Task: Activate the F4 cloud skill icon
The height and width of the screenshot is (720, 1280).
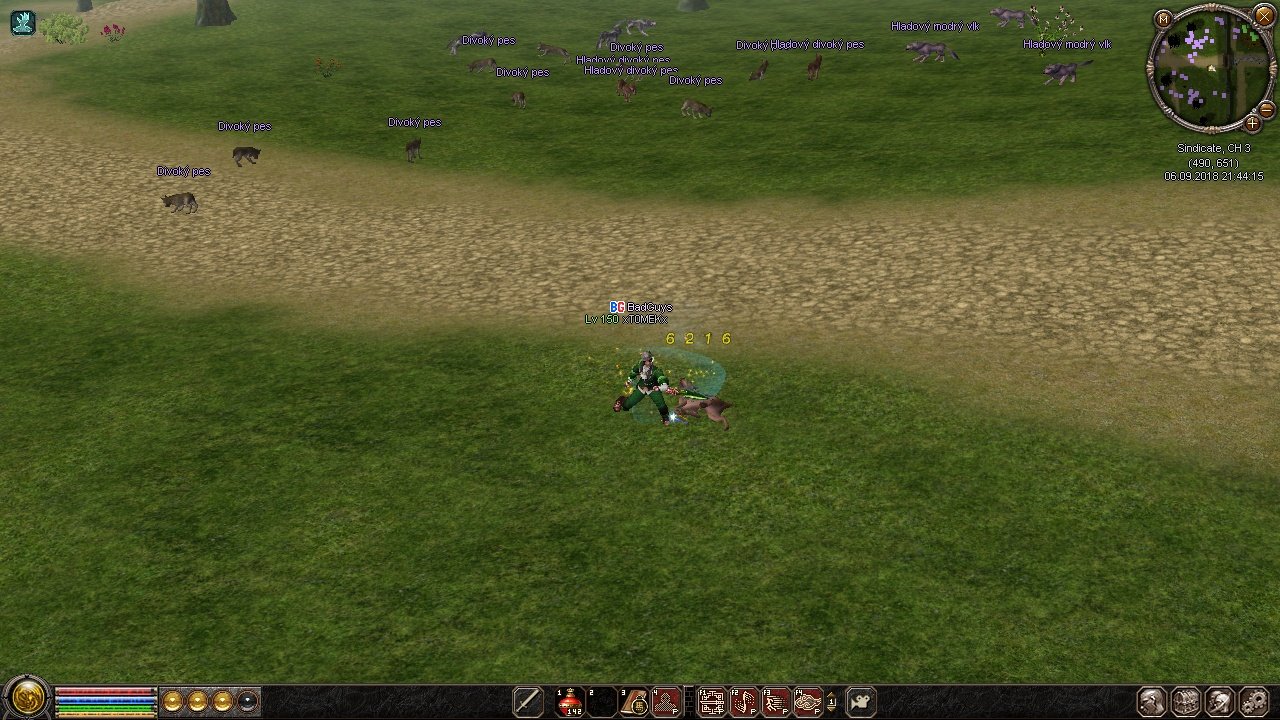Action: click(808, 702)
